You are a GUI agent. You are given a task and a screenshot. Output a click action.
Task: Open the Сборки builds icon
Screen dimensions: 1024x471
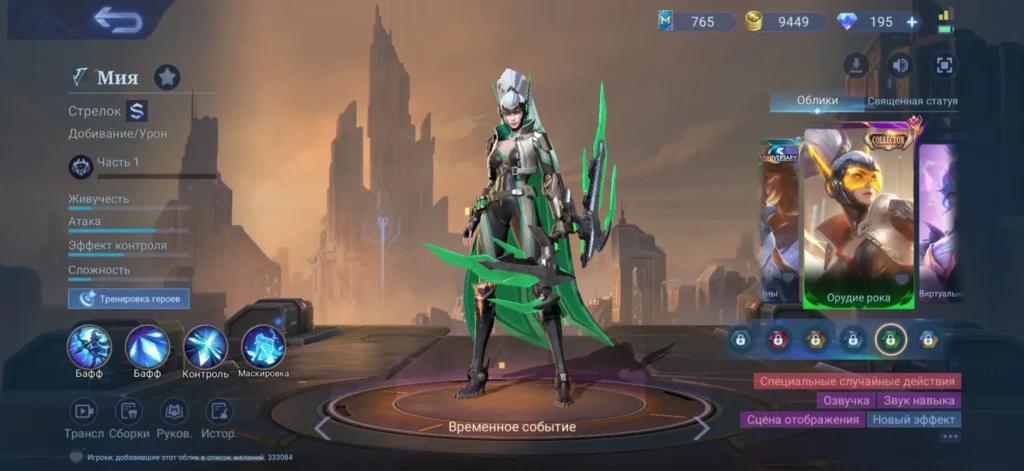click(x=130, y=411)
